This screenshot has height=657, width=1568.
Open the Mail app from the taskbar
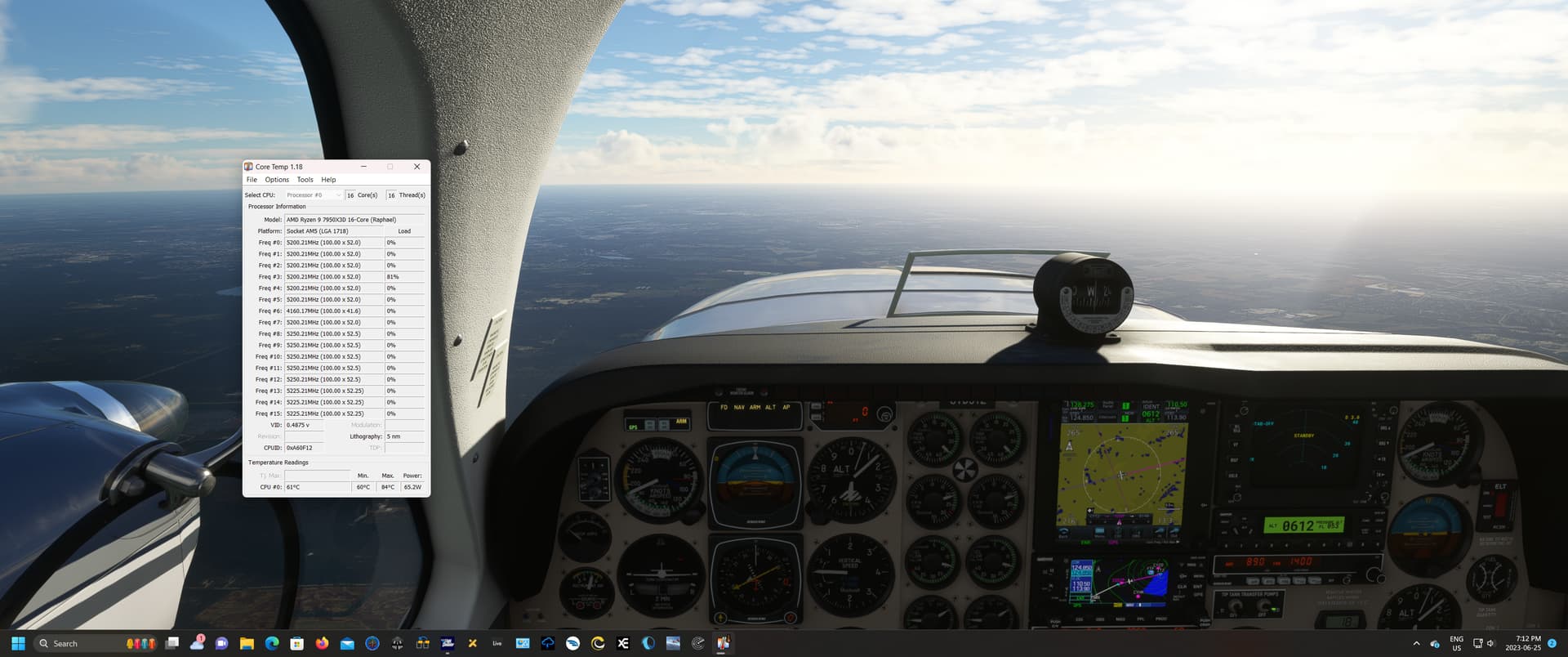click(346, 643)
